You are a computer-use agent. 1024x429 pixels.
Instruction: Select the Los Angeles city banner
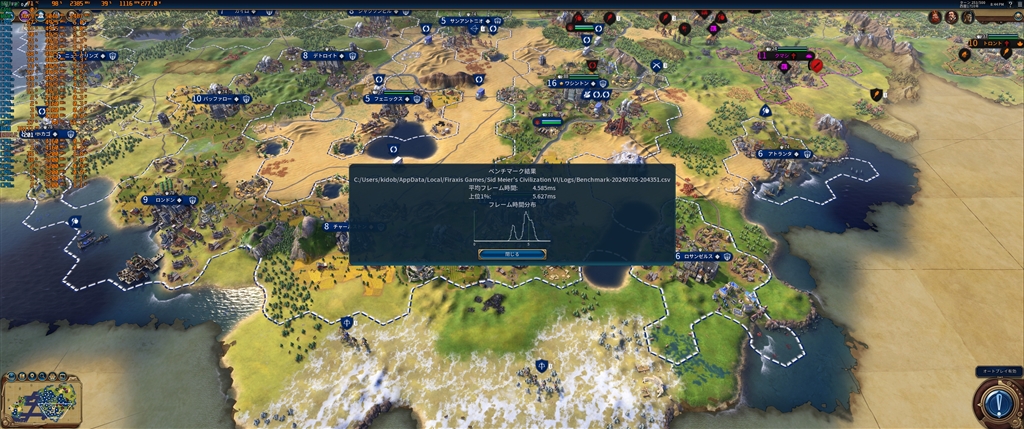coord(704,257)
